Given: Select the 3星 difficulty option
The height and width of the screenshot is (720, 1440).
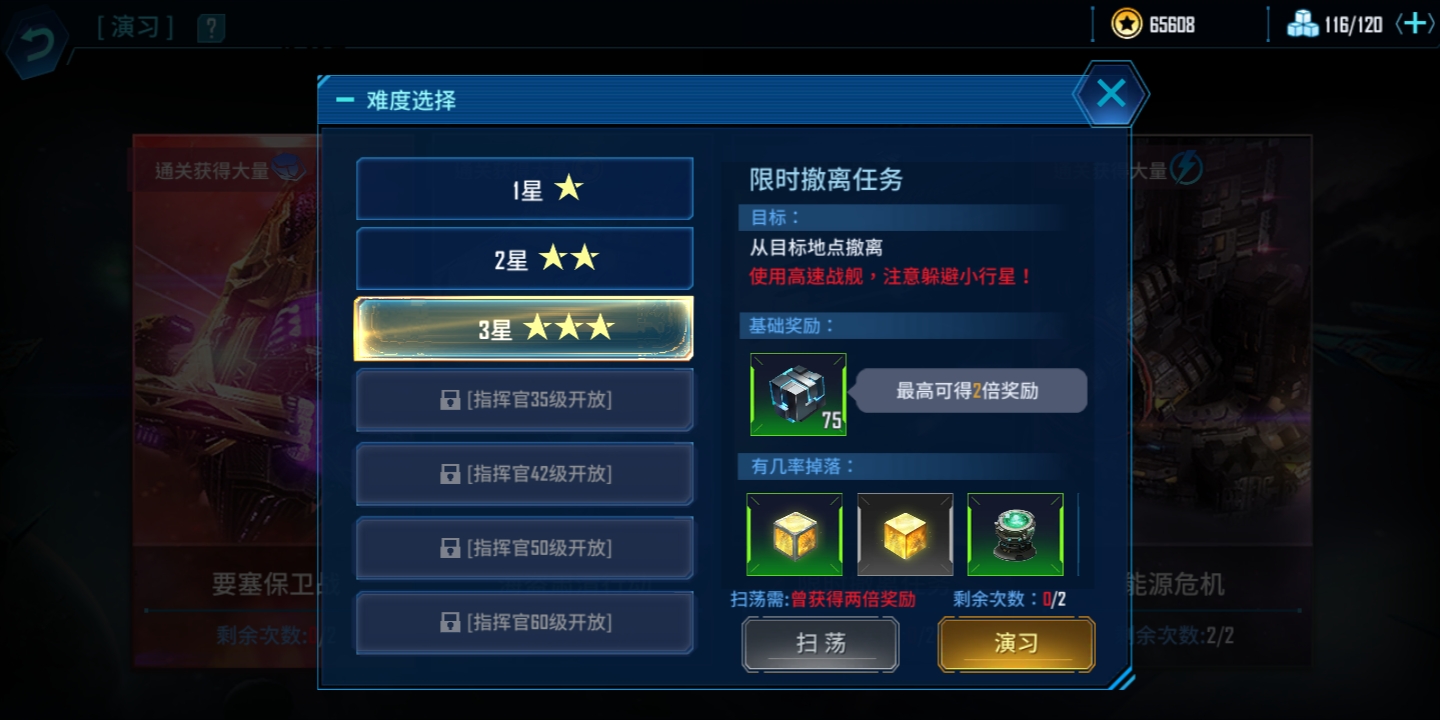Looking at the screenshot, I should [524, 328].
